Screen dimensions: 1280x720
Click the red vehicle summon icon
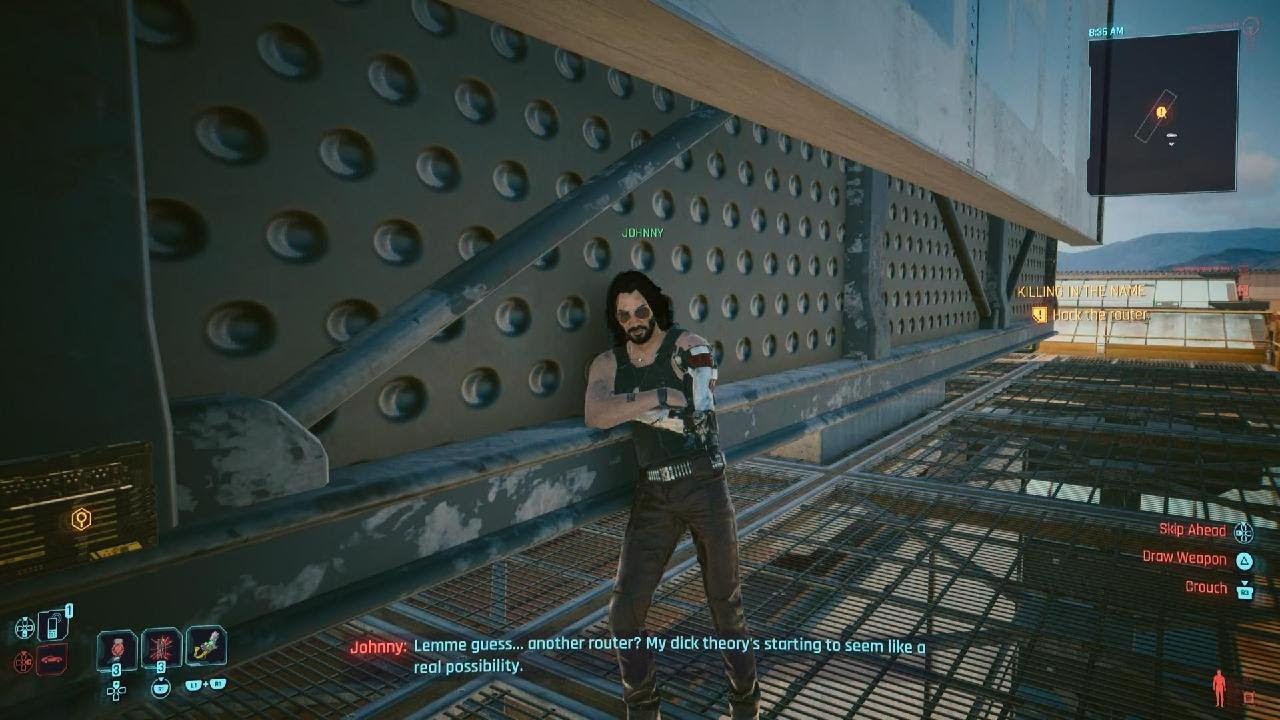pyautogui.click(x=51, y=657)
